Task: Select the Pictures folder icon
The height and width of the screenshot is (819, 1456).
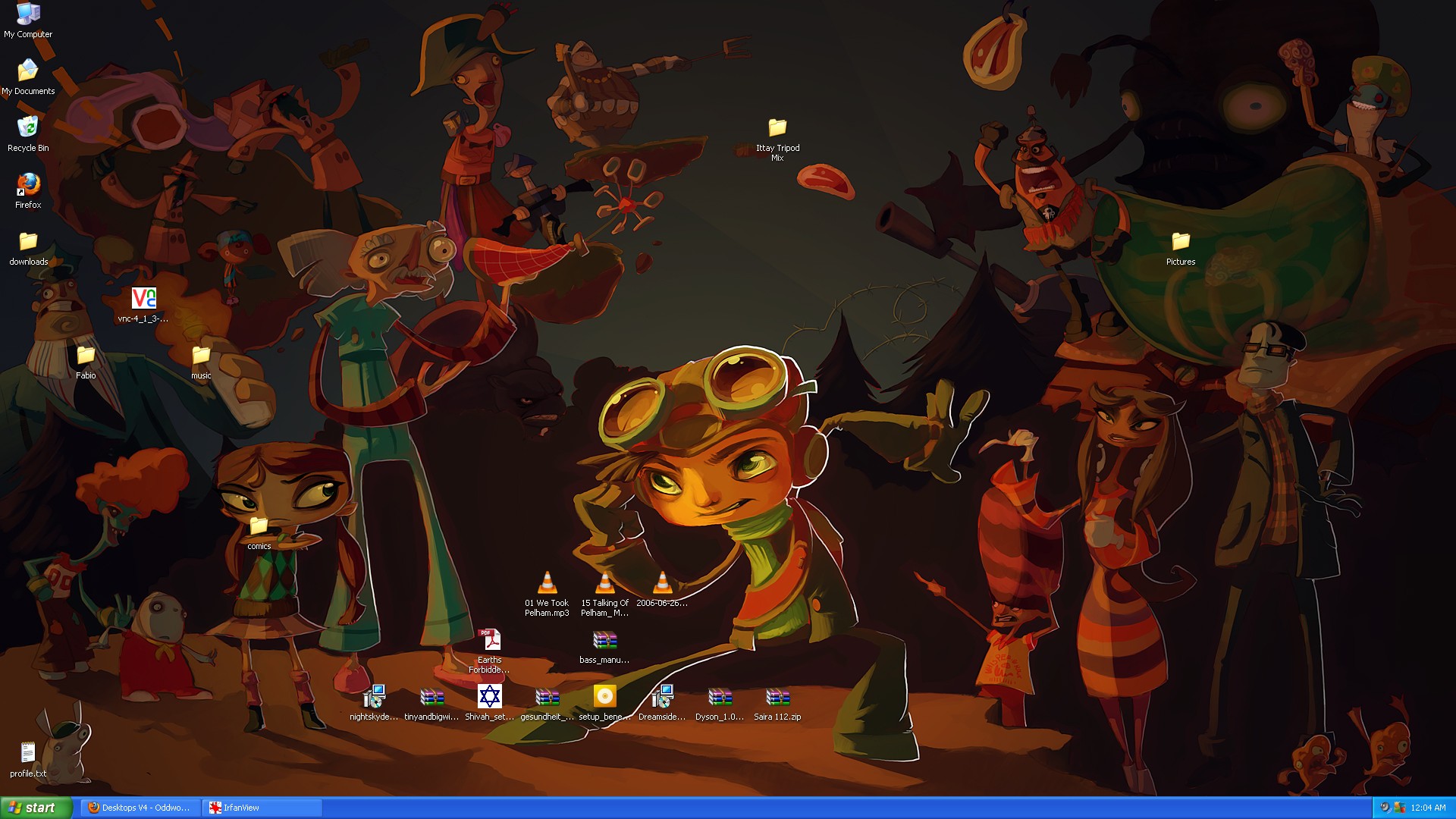Action: click(x=1181, y=242)
